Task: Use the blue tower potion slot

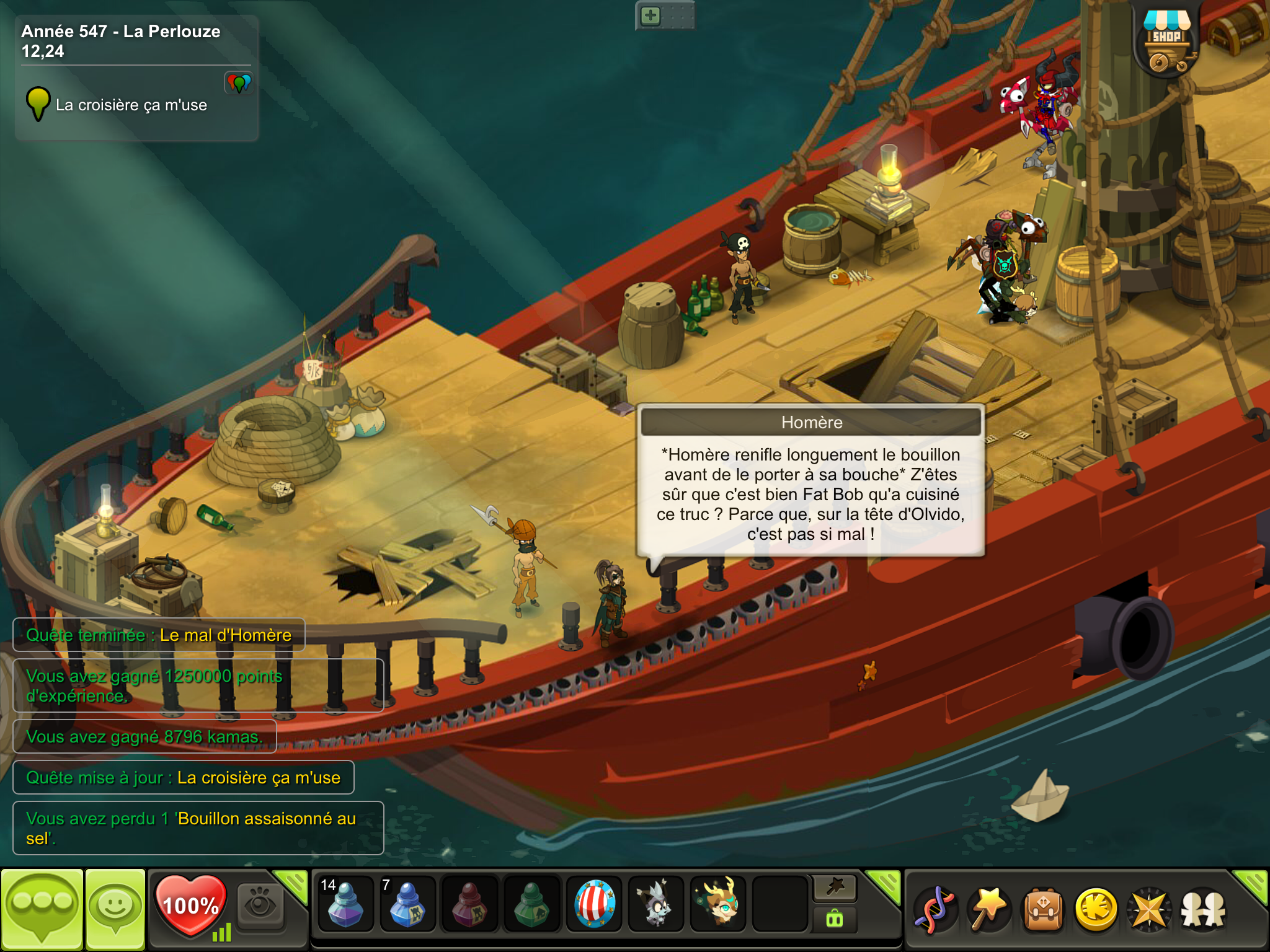Action: tap(407, 903)
